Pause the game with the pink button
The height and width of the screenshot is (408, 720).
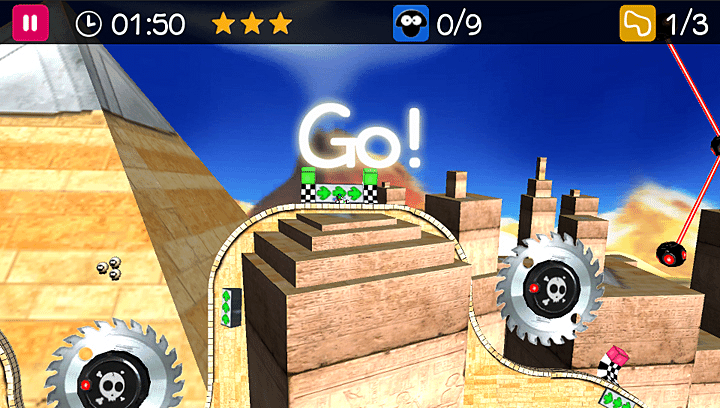[x=29, y=24]
